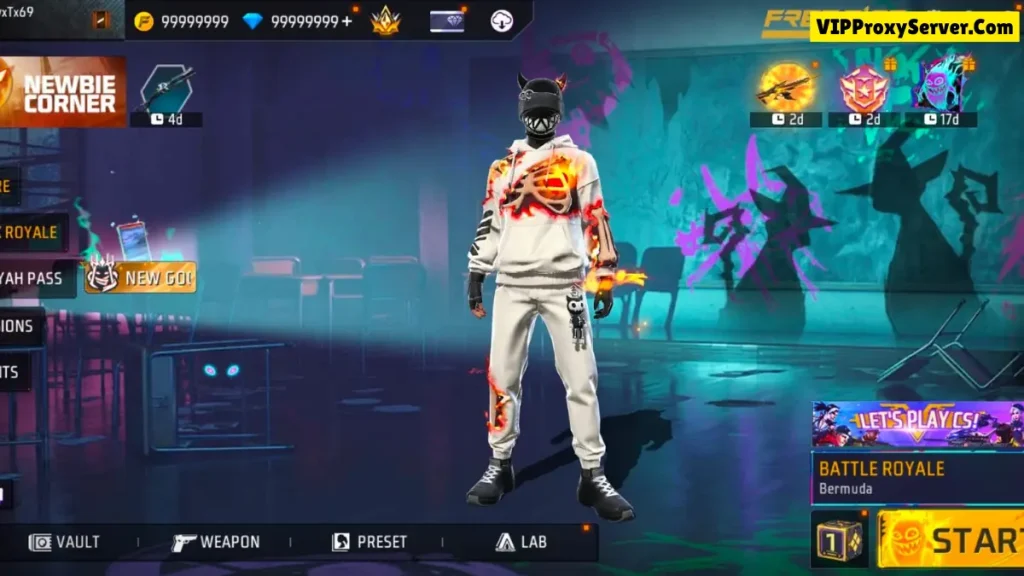Open the Lab menu
This screenshot has width=1024, height=576.
pos(521,542)
